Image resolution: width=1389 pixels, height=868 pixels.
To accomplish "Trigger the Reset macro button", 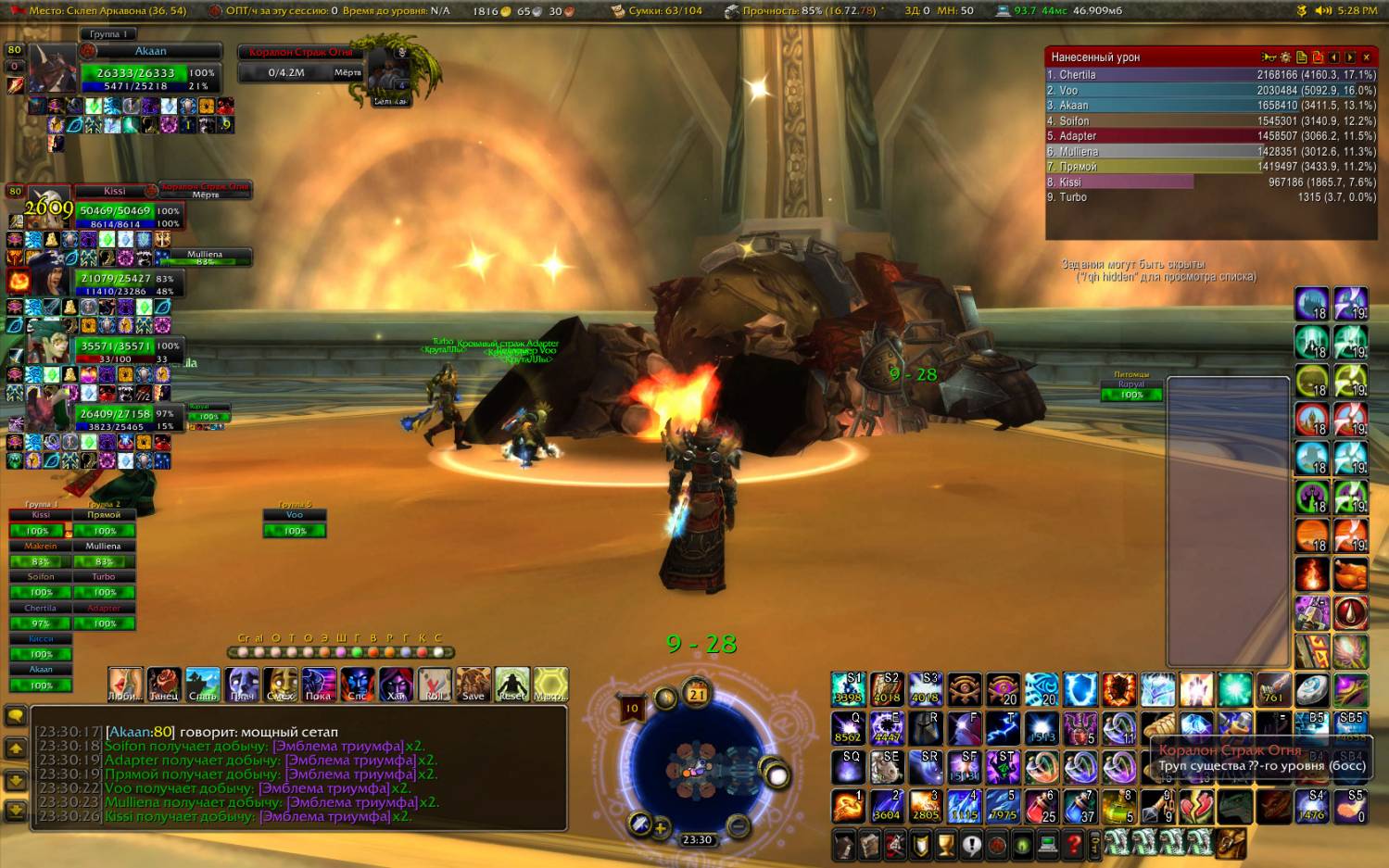I will [x=511, y=684].
